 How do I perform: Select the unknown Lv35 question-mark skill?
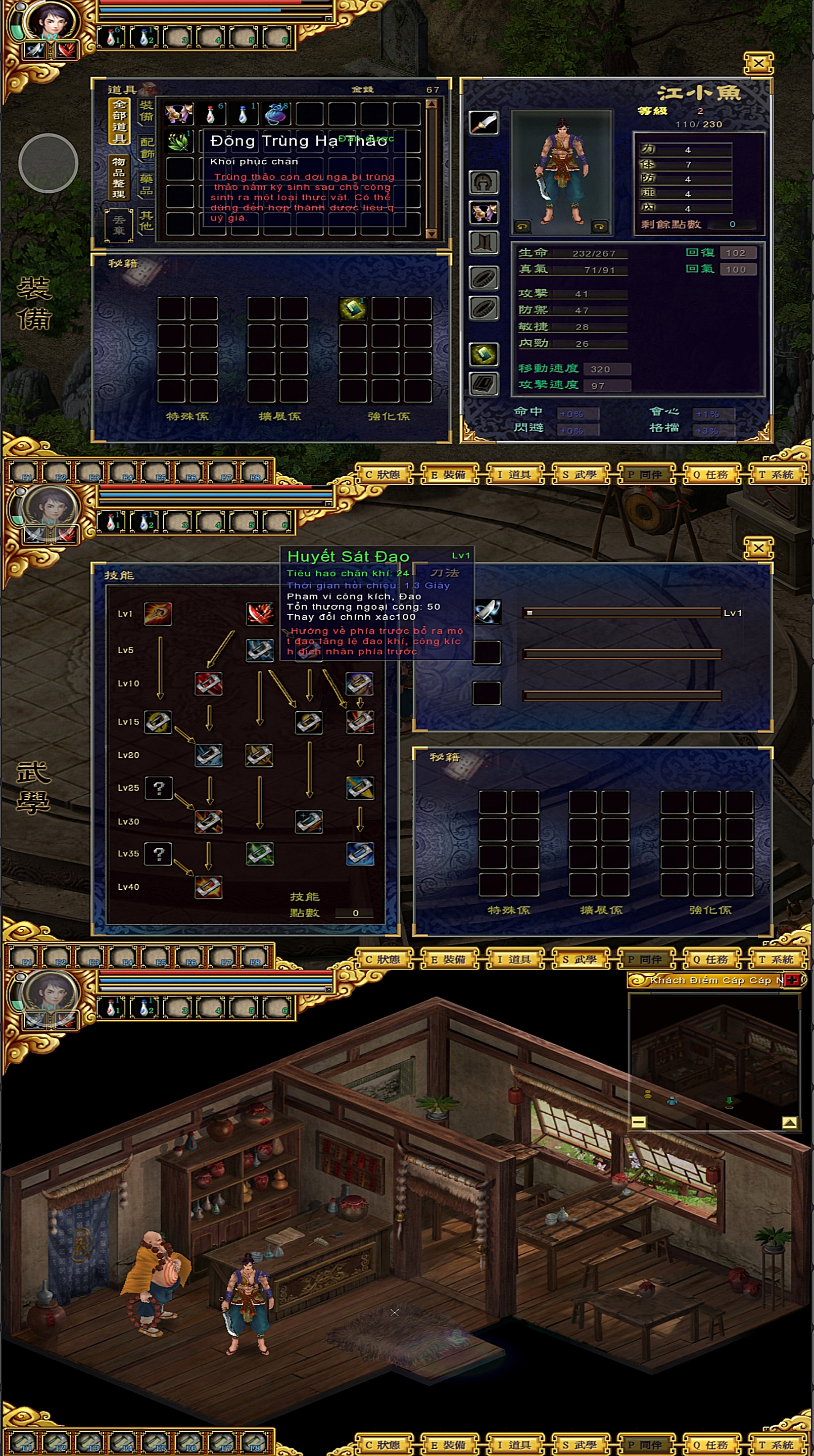coord(158,854)
